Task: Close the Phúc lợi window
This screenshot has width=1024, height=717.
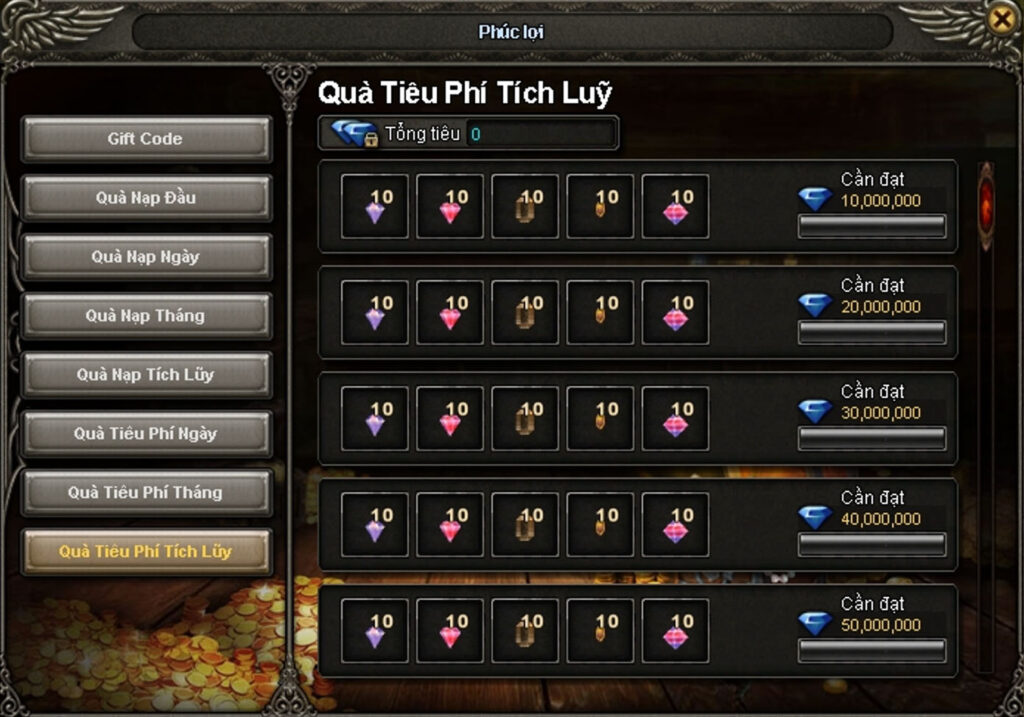Action: click(1000, 18)
